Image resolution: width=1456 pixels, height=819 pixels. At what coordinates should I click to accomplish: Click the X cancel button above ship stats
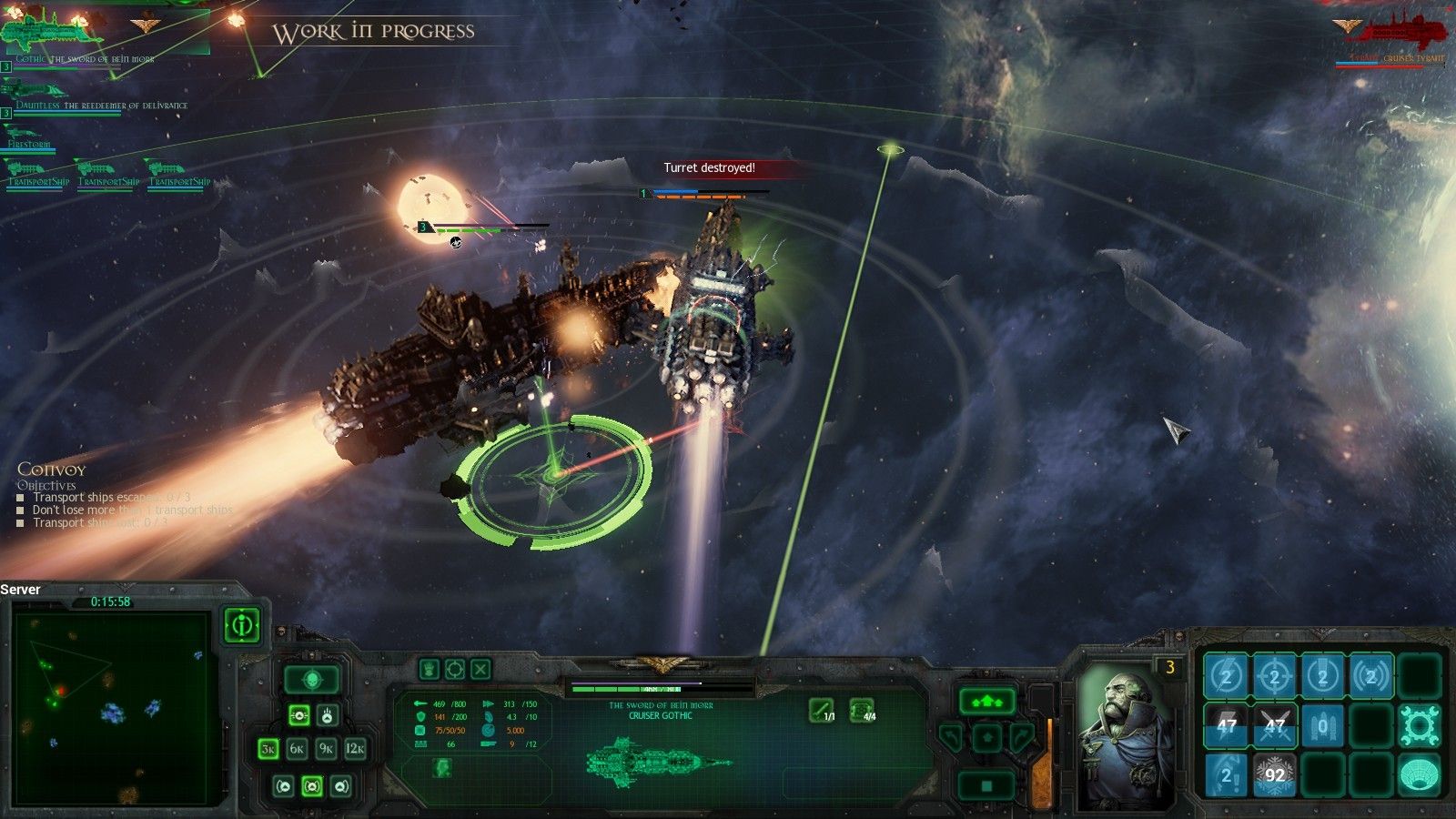tap(480, 670)
